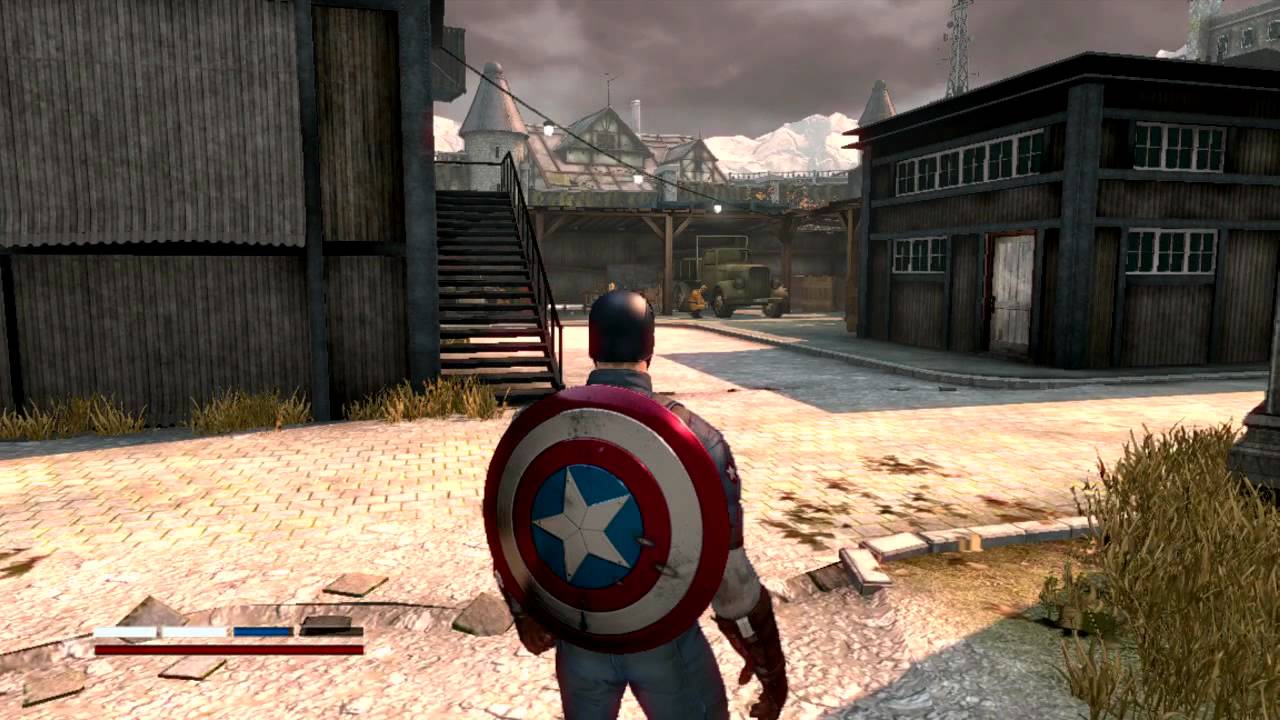Click the second white HUD meter segment
Screen dimensions: 1280x720
point(190,630)
